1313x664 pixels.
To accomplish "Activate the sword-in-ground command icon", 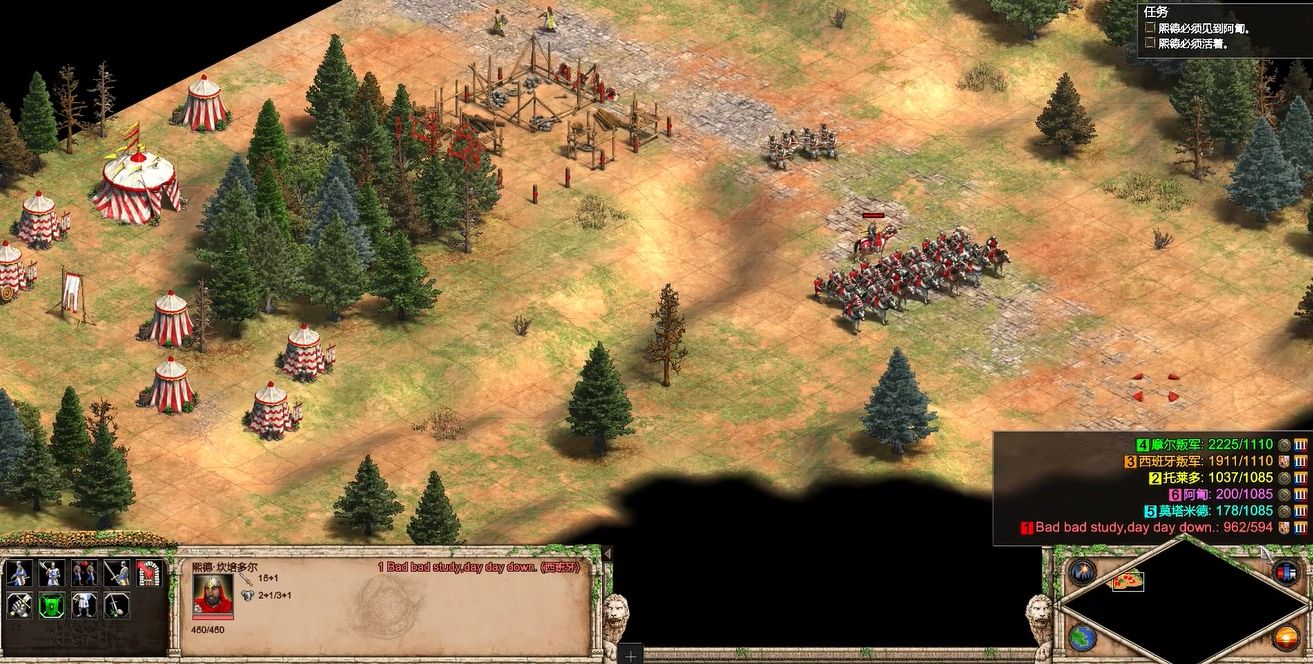I will [118, 605].
